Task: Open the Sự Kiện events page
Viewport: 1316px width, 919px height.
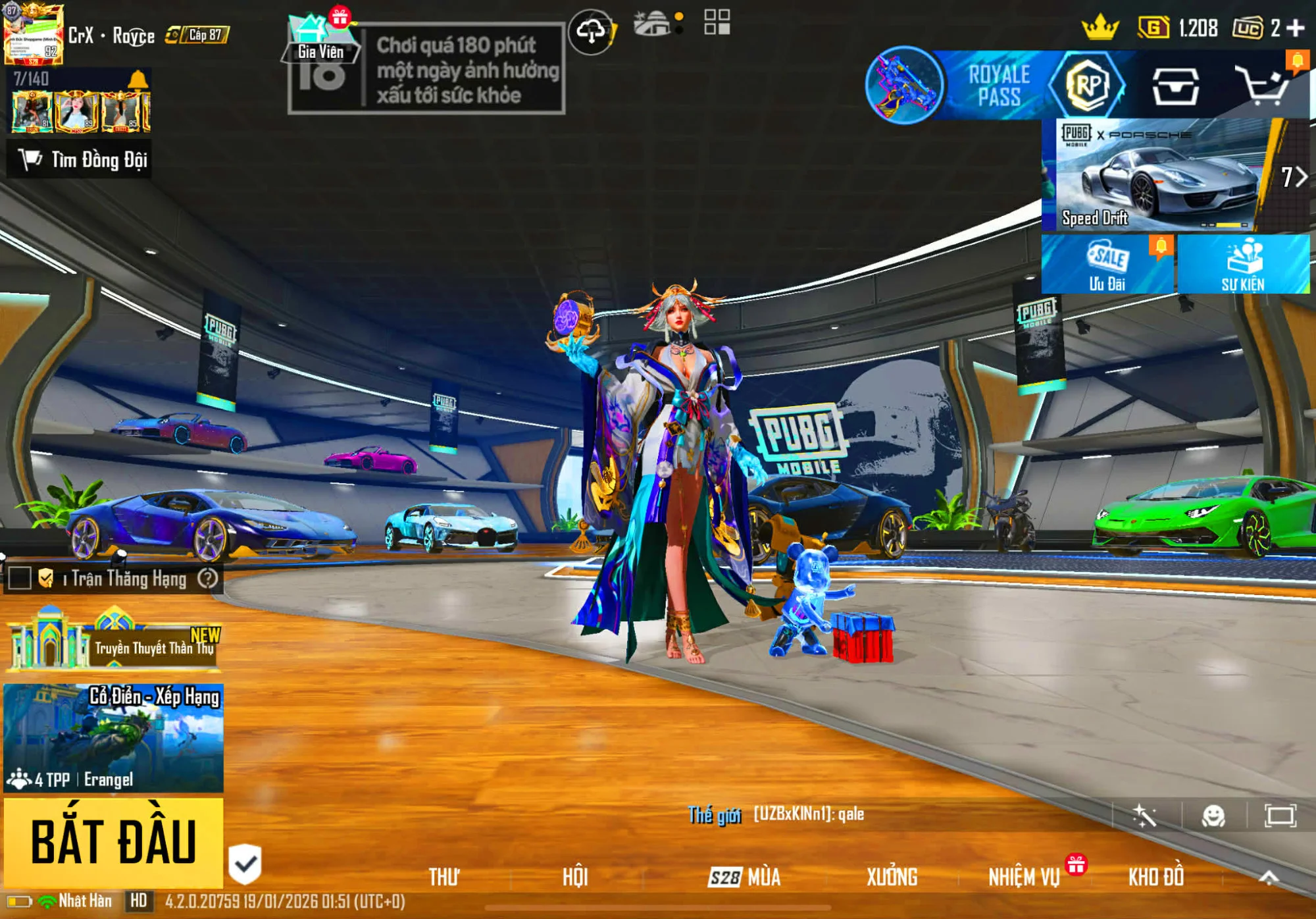Action: click(1242, 265)
